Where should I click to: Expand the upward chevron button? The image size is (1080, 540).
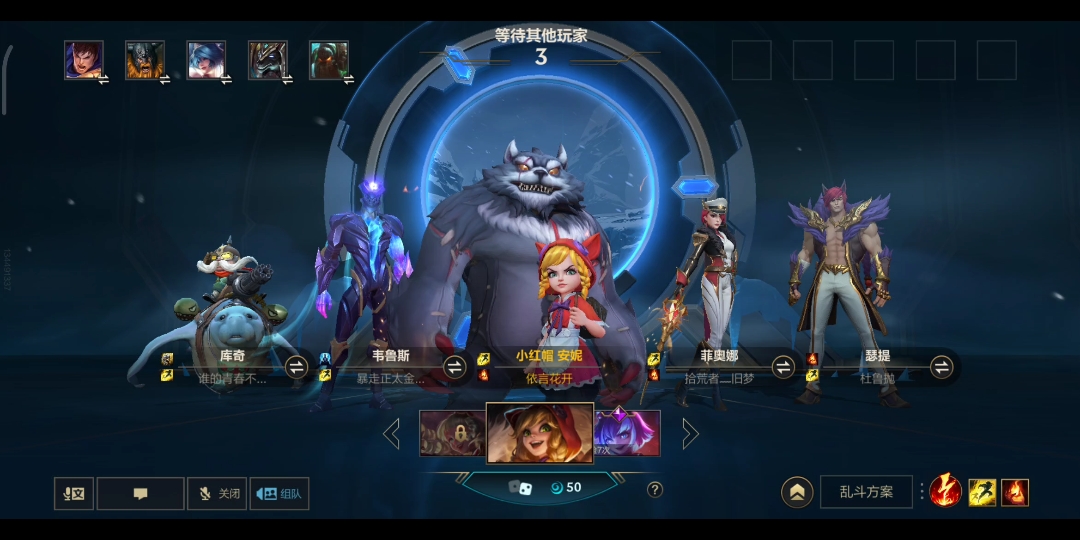pos(797,492)
